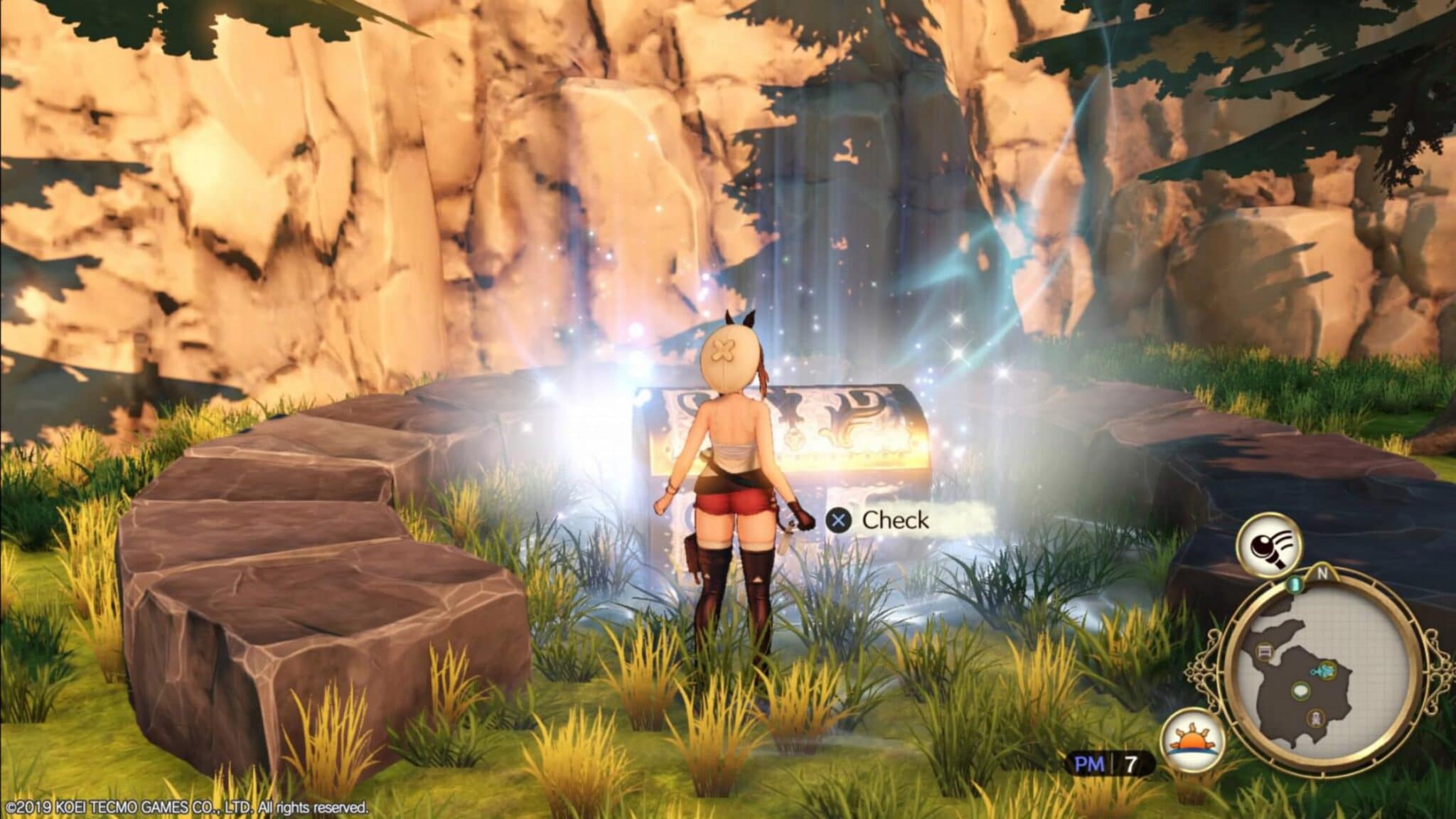Click the magnifying glass search icon
The height and width of the screenshot is (819, 1456).
[1269, 545]
